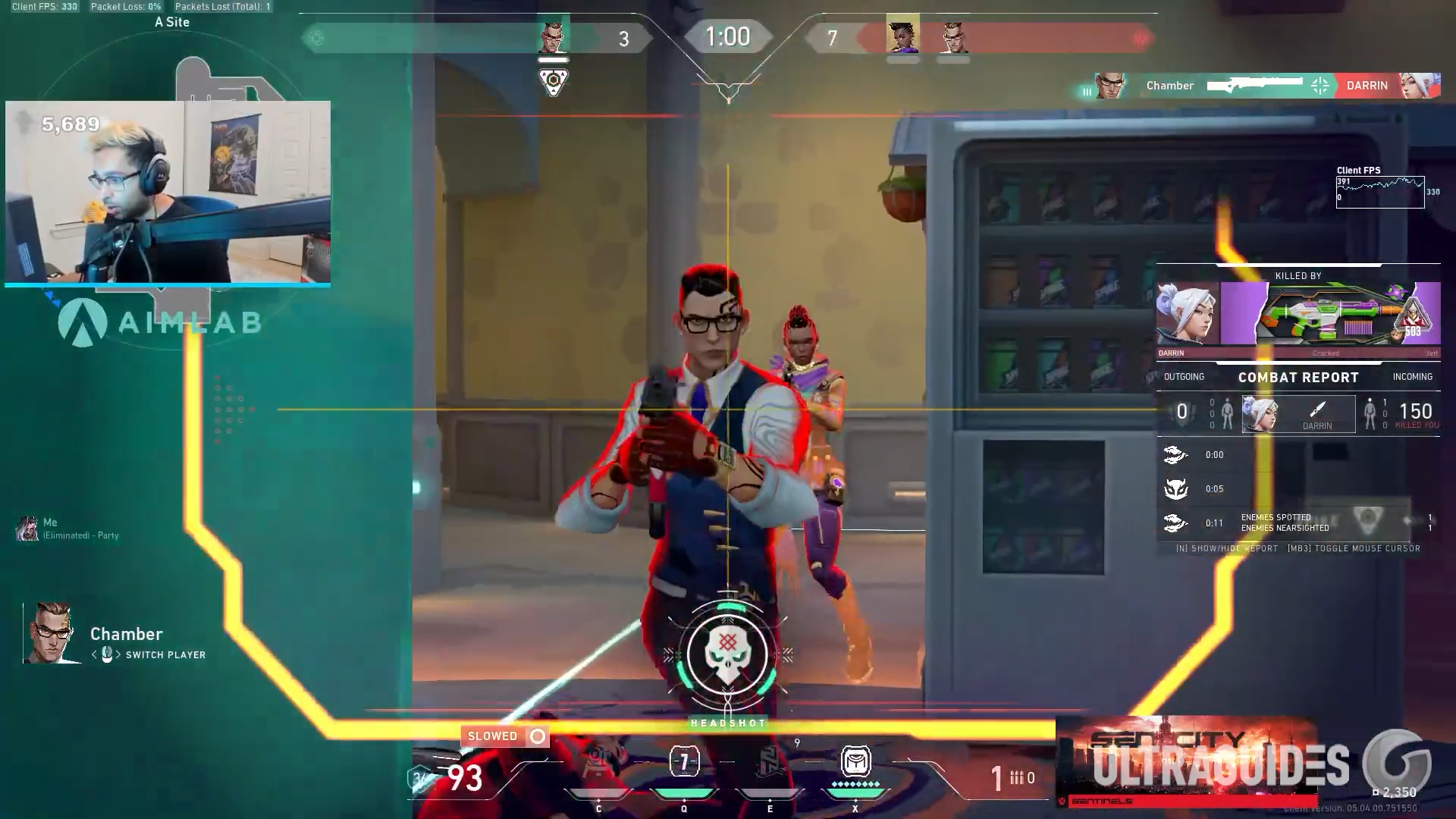Click the 0:11 enemies spotted report row
1456x819 pixels.
[1297, 522]
